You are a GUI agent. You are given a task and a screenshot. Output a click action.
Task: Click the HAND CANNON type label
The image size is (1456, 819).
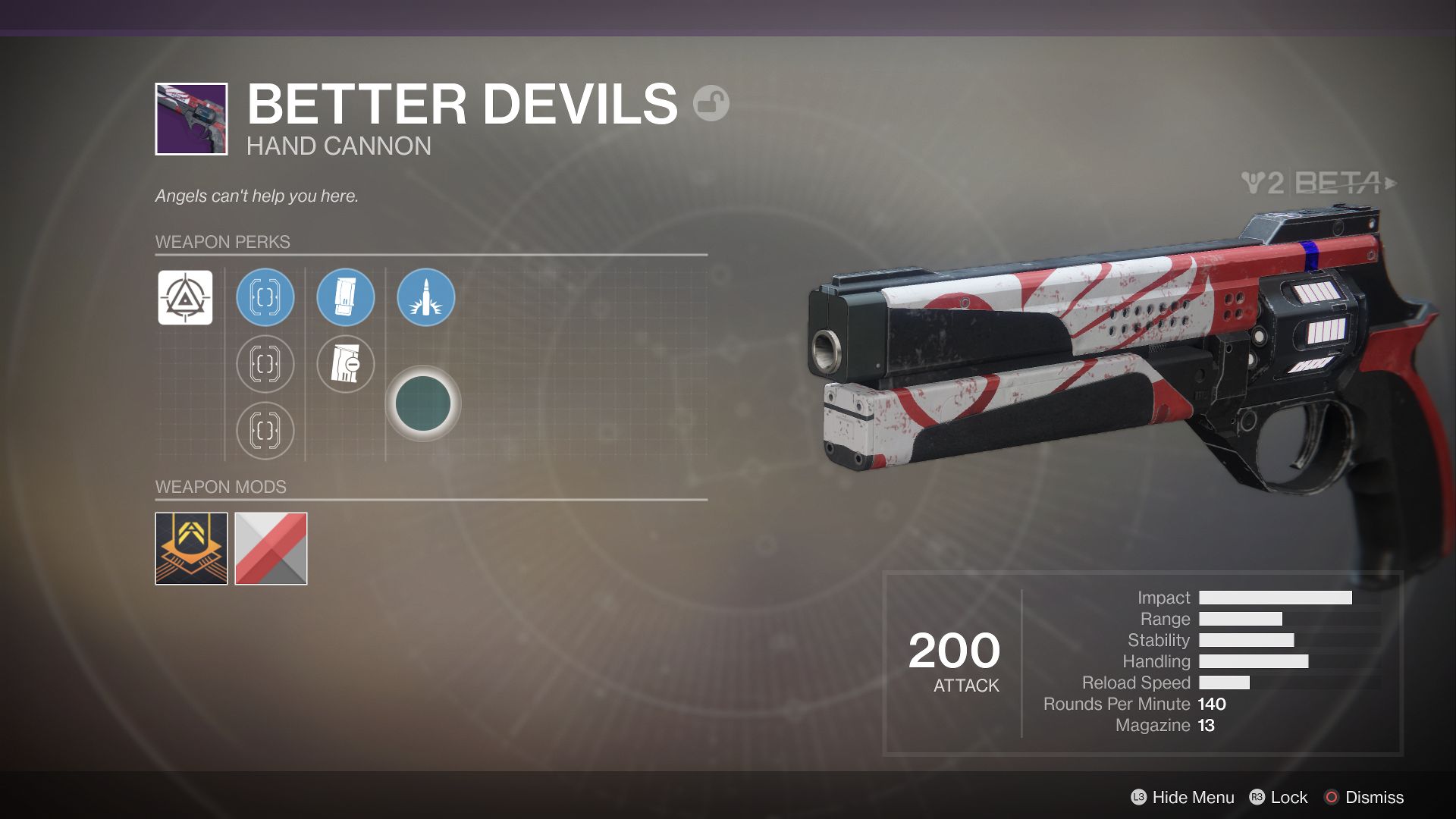click(337, 146)
